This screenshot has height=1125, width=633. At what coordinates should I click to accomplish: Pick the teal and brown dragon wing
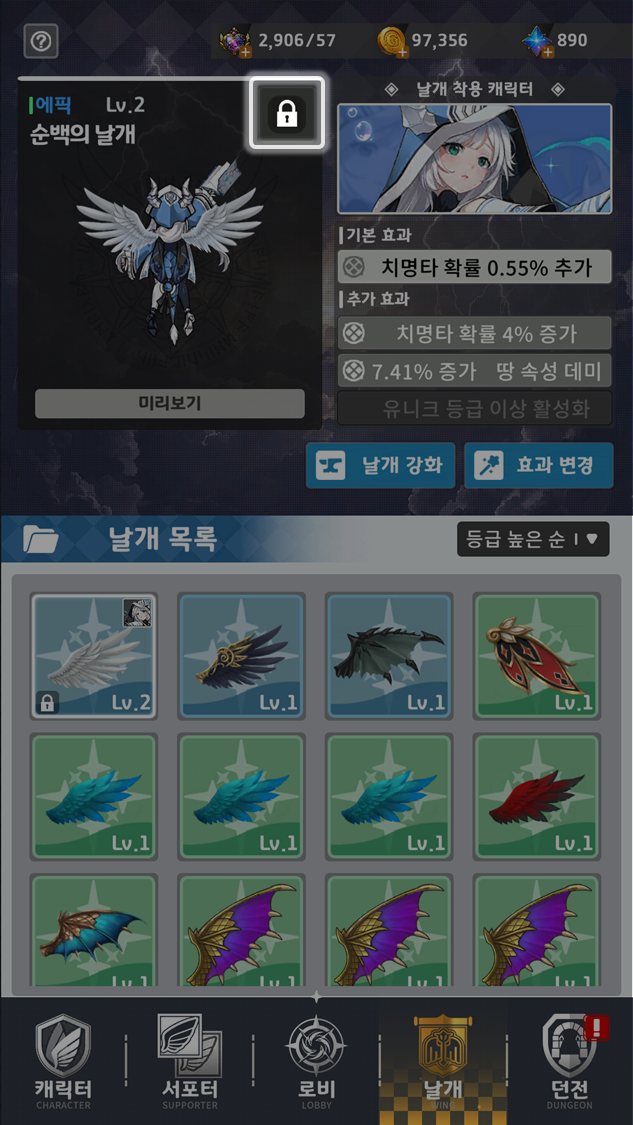93,930
